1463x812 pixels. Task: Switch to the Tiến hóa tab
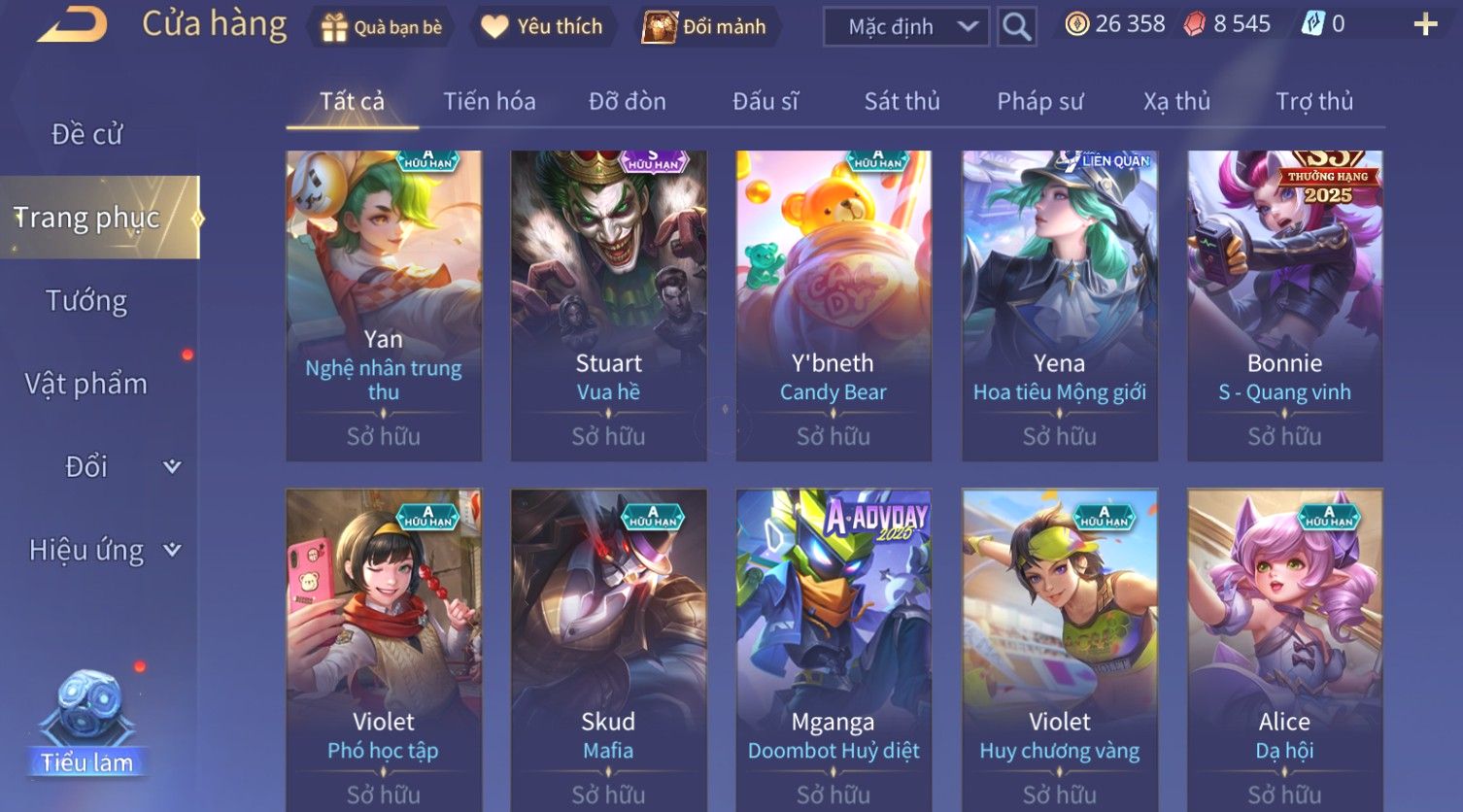(x=489, y=101)
